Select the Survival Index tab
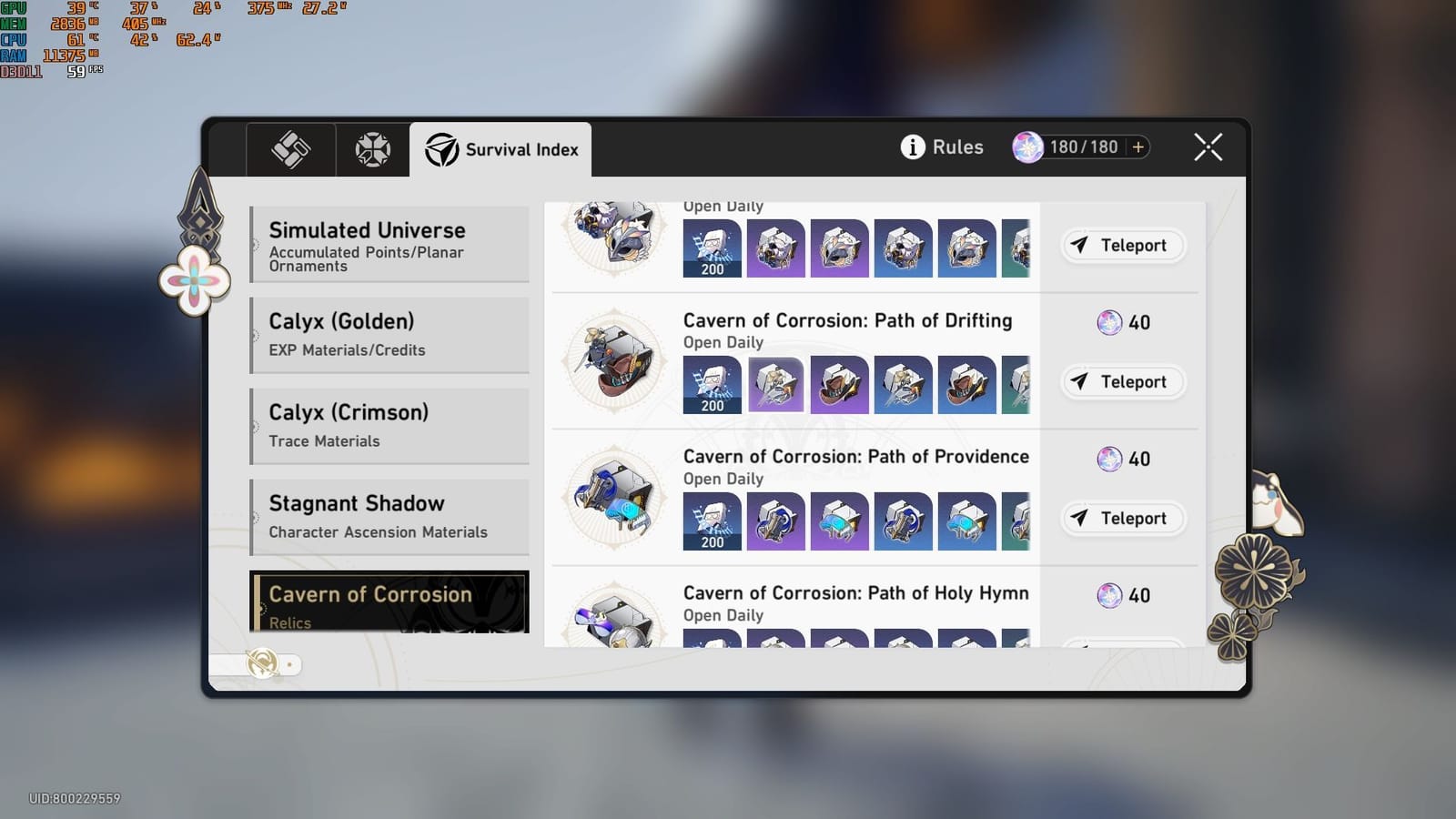1456x819 pixels. pos(502,149)
